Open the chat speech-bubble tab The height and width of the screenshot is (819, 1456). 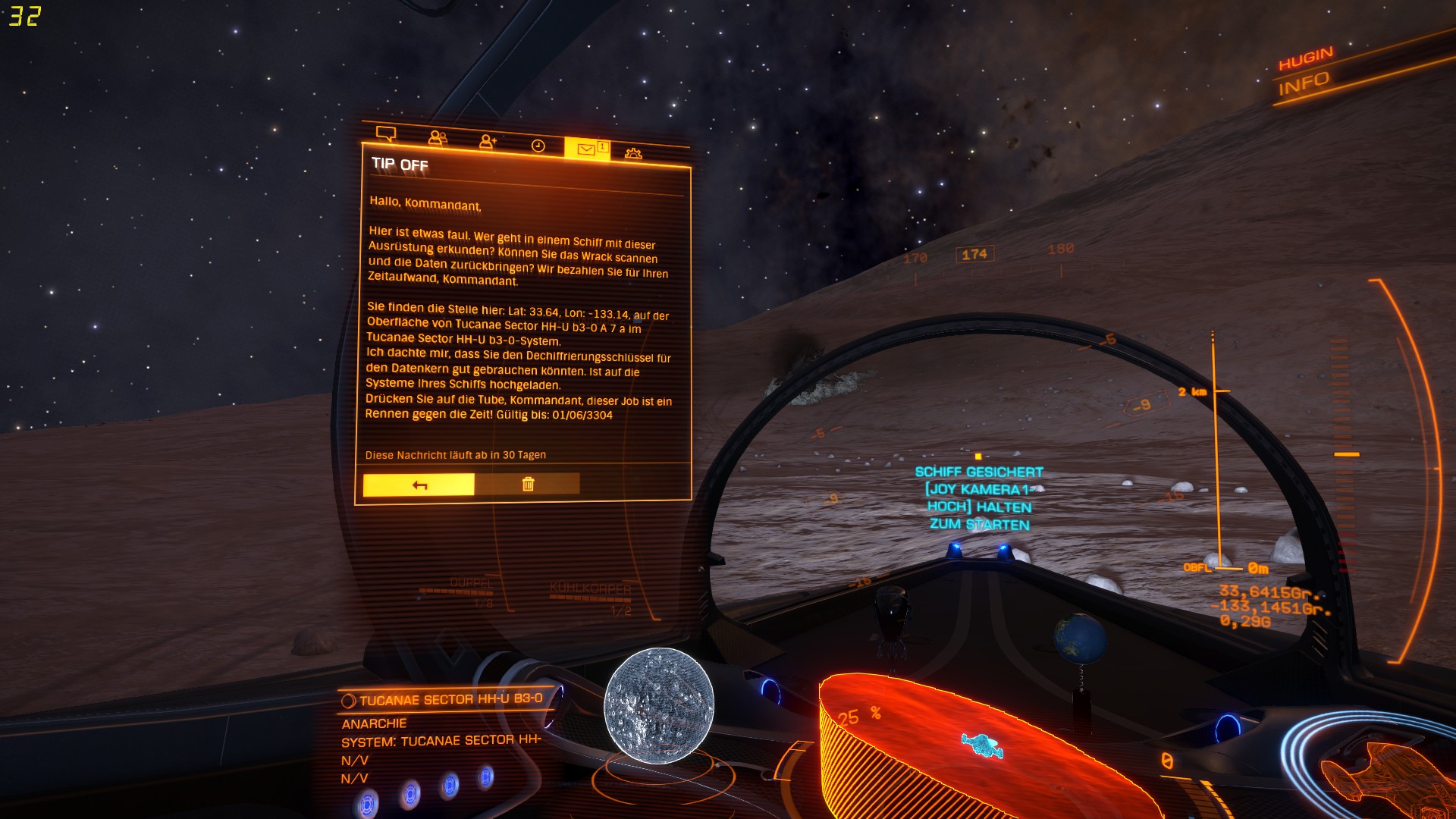tap(386, 134)
